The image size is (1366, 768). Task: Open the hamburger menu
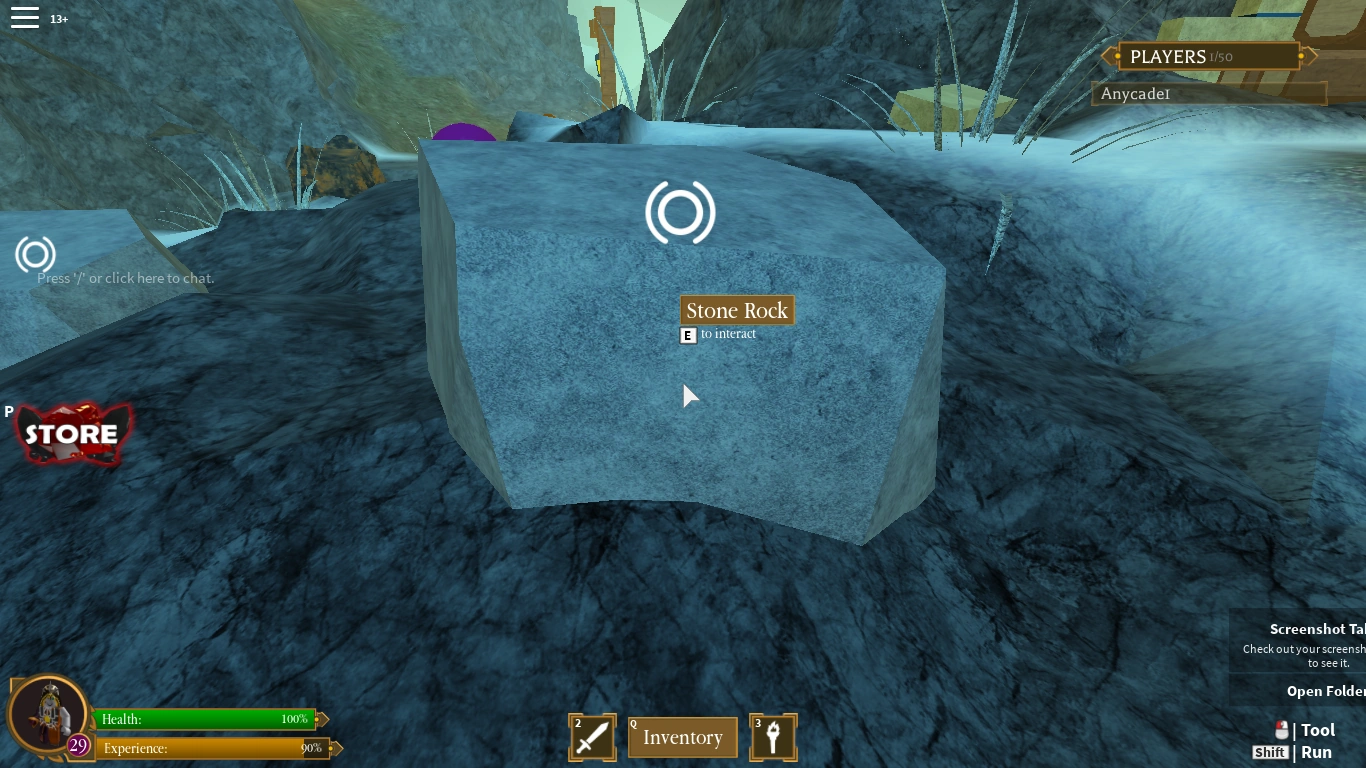pos(25,16)
